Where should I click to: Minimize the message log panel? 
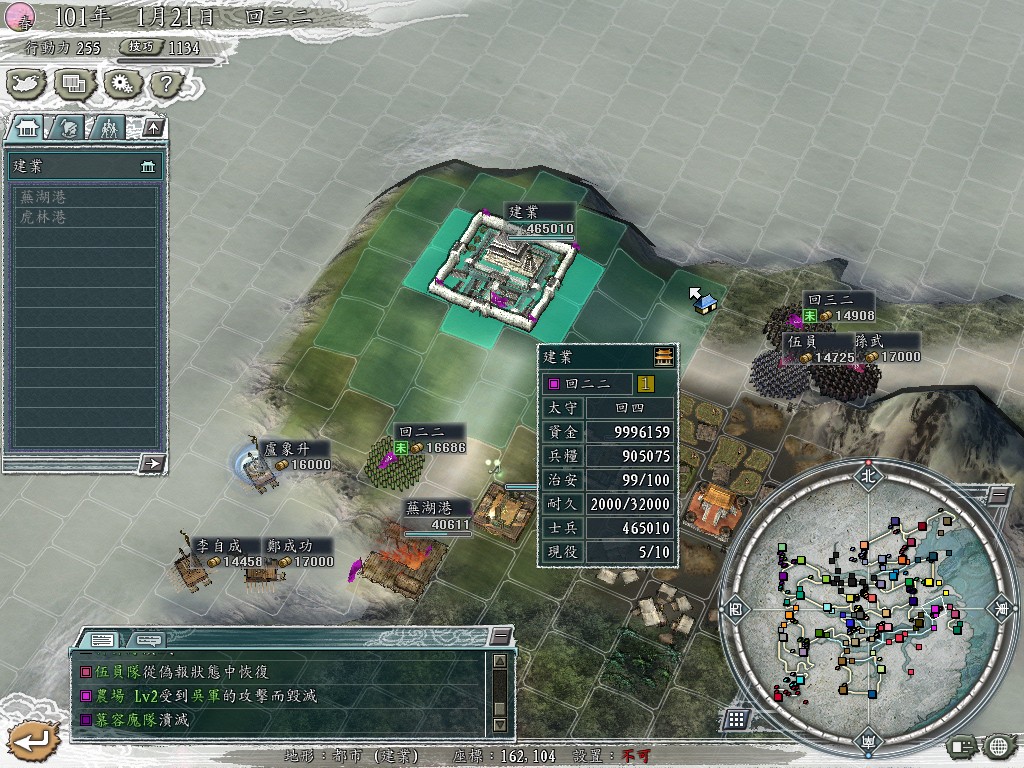click(499, 637)
